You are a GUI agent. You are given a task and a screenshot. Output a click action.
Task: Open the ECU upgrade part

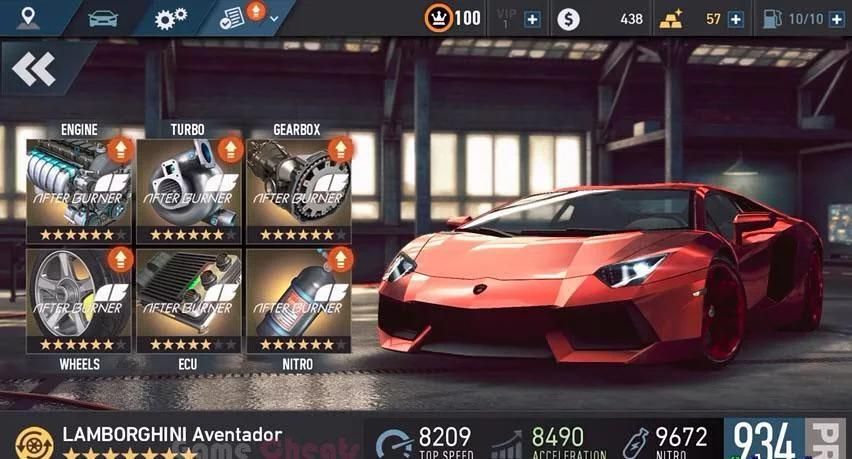188,300
